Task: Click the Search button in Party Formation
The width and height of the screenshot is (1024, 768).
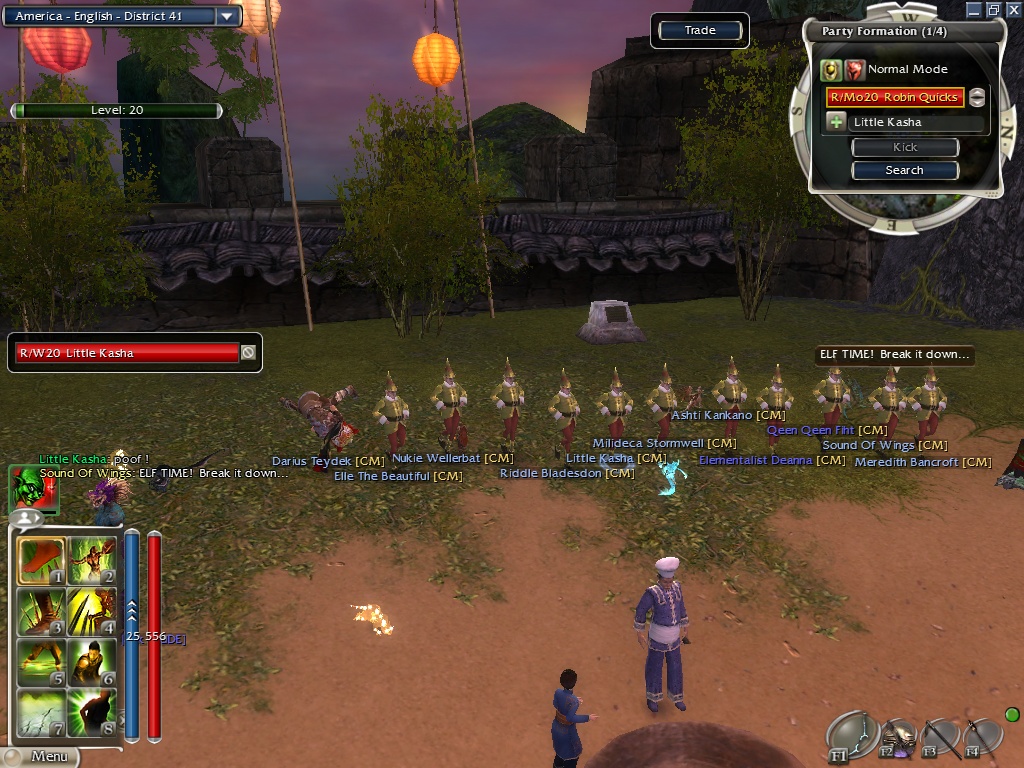Action: pyautogui.click(x=904, y=170)
